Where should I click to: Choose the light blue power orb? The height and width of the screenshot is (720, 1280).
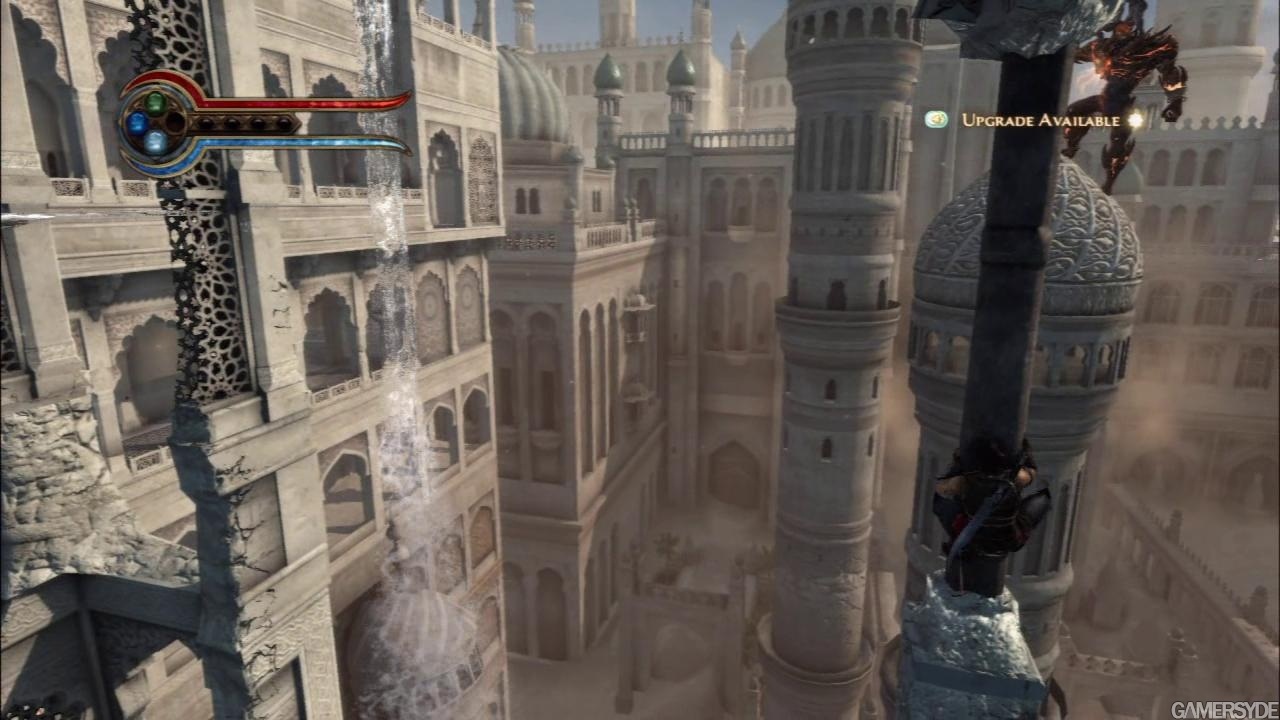click(156, 142)
